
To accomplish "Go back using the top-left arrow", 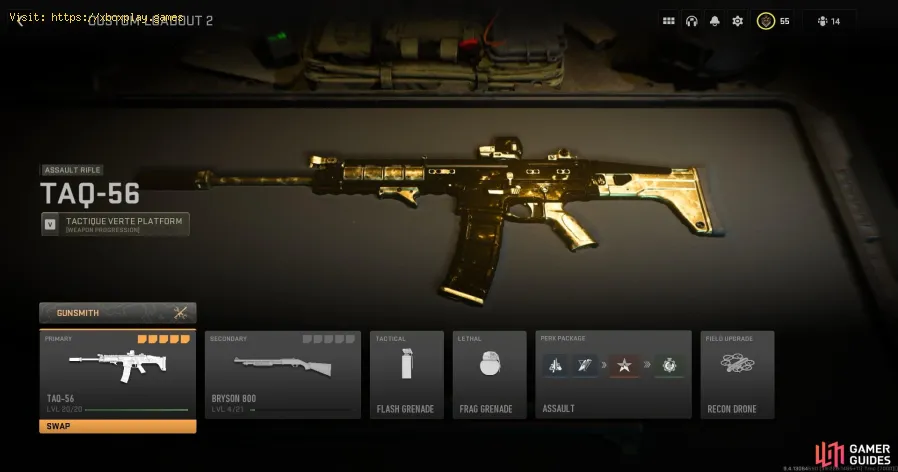I will (20, 21).
